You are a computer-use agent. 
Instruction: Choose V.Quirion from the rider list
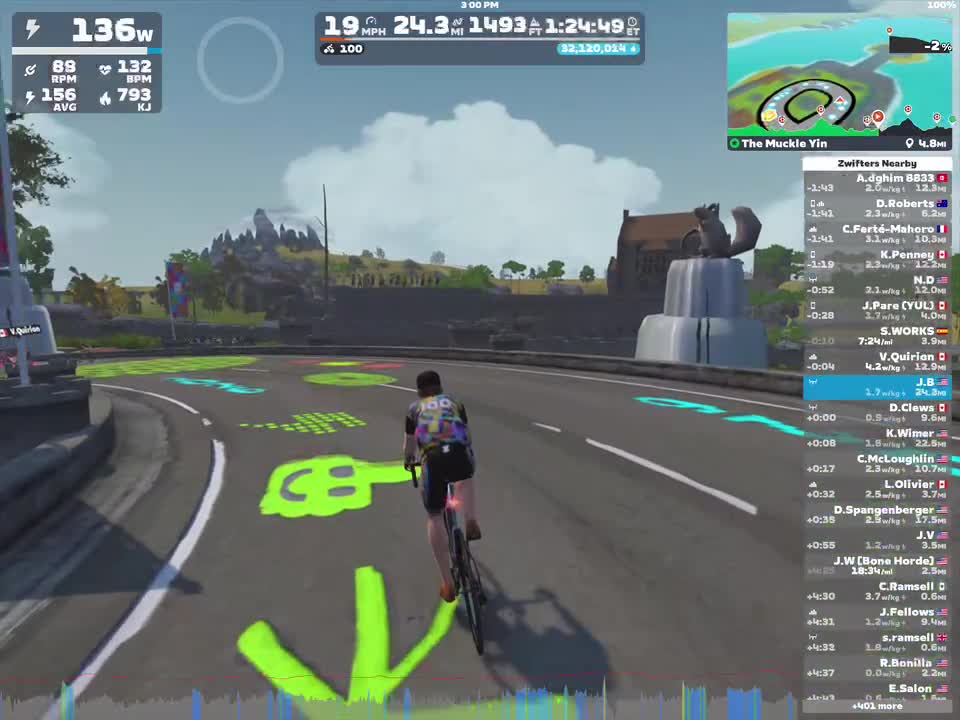877,361
